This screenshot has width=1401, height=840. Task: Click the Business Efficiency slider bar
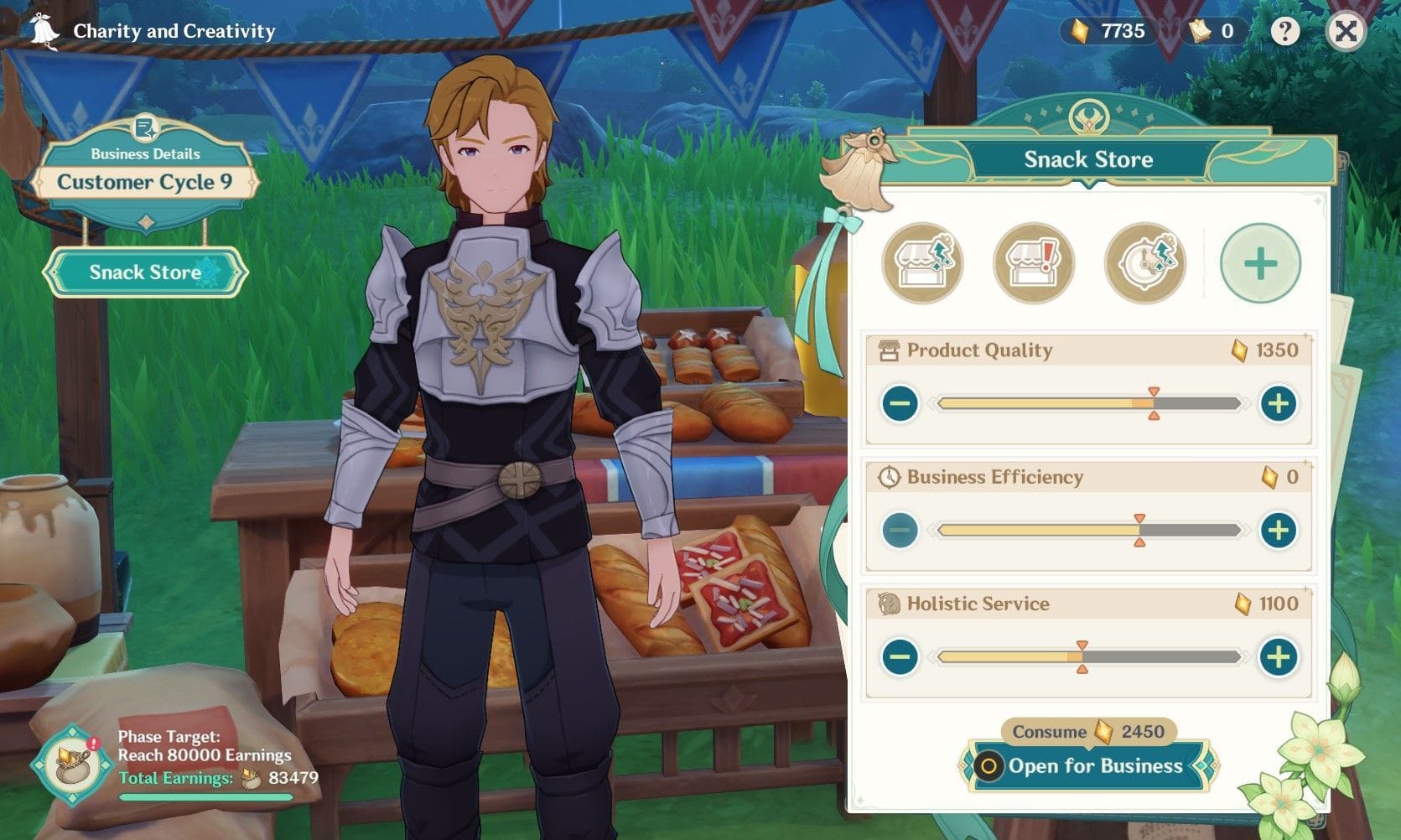[x=1088, y=531]
